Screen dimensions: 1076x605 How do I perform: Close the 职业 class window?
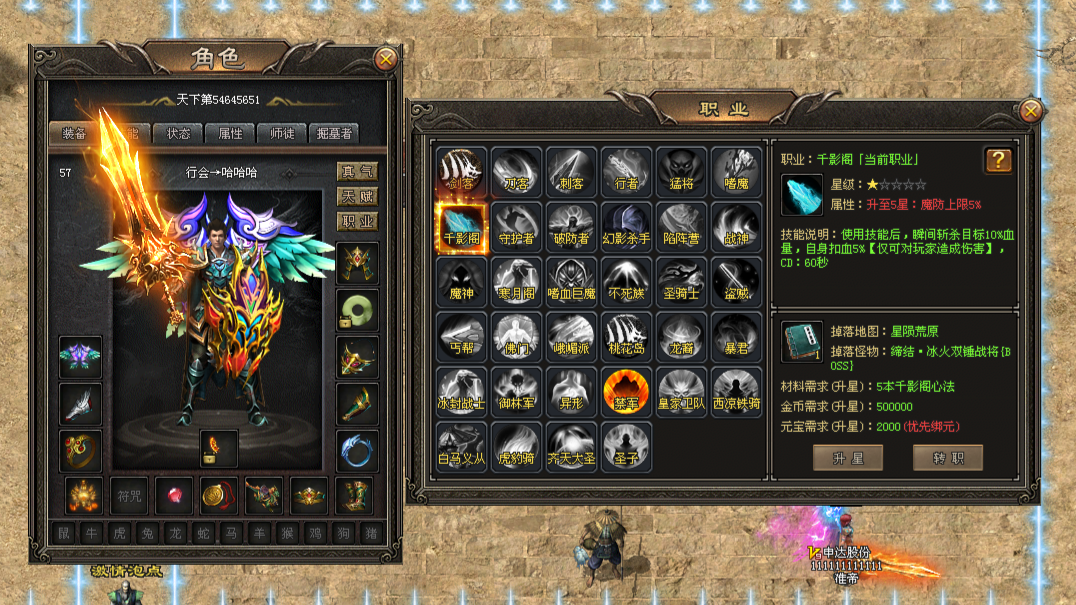click(x=1031, y=110)
